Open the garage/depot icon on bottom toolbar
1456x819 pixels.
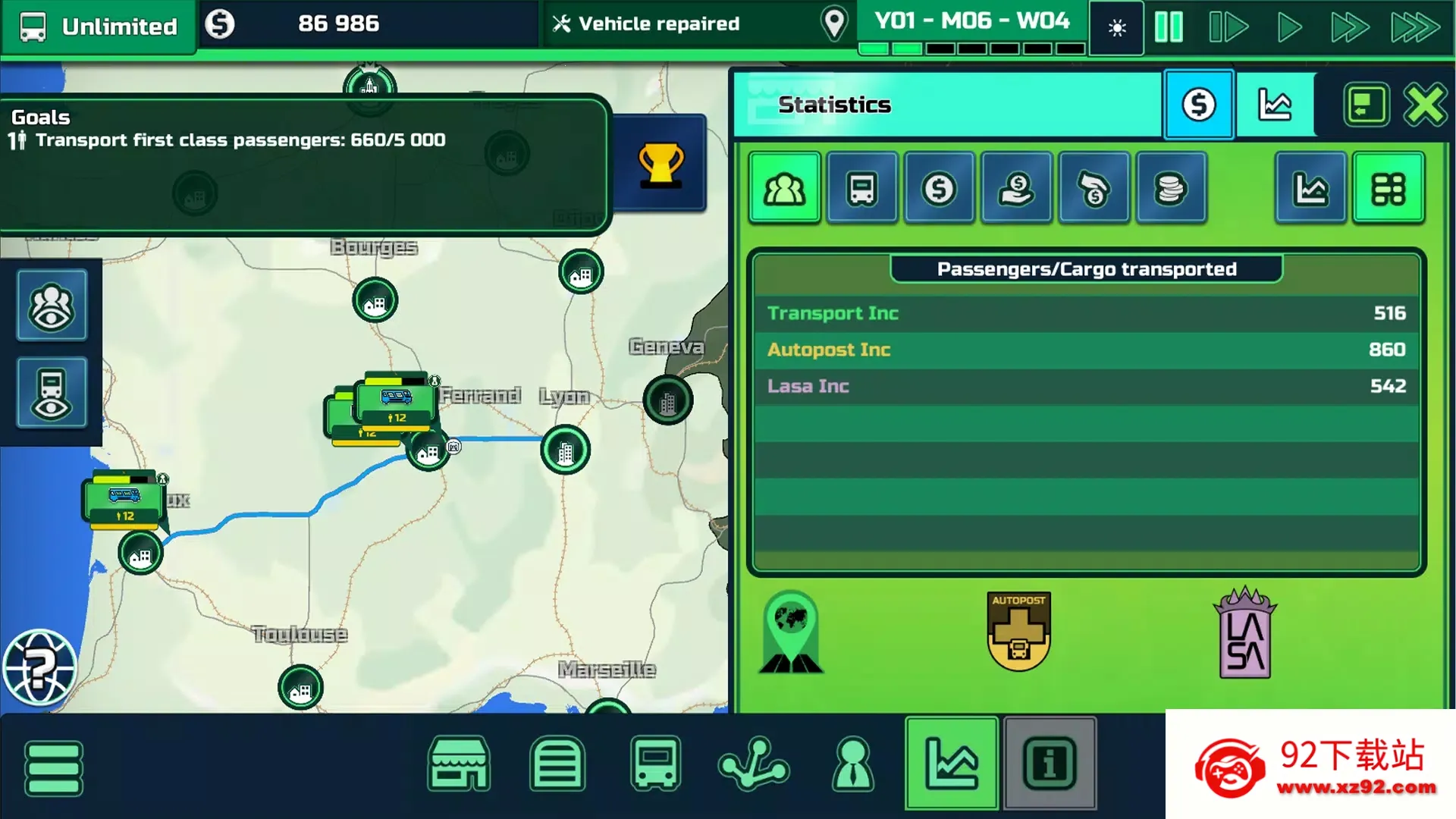[x=557, y=766]
